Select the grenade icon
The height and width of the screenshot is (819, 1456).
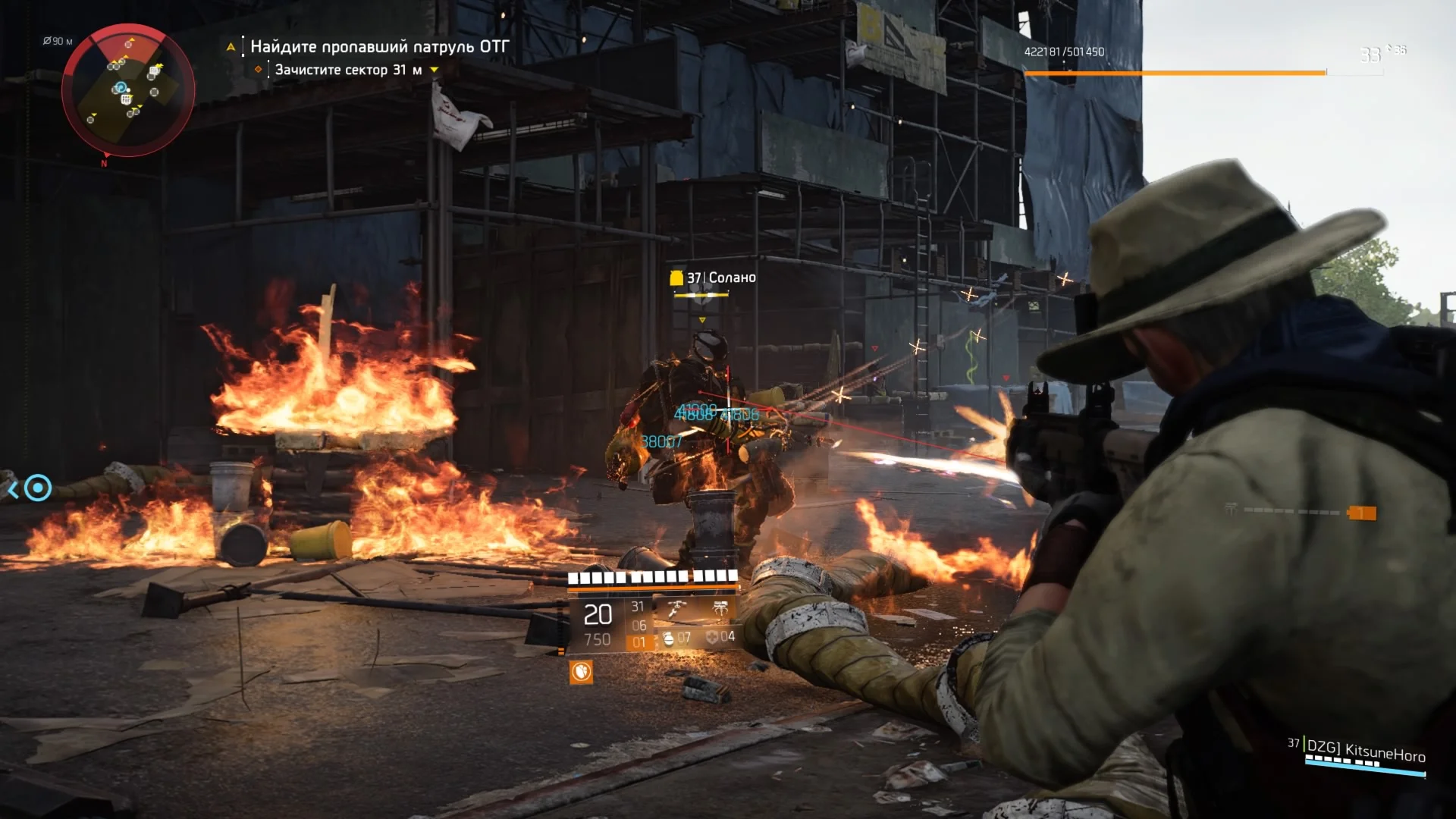click(x=669, y=639)
